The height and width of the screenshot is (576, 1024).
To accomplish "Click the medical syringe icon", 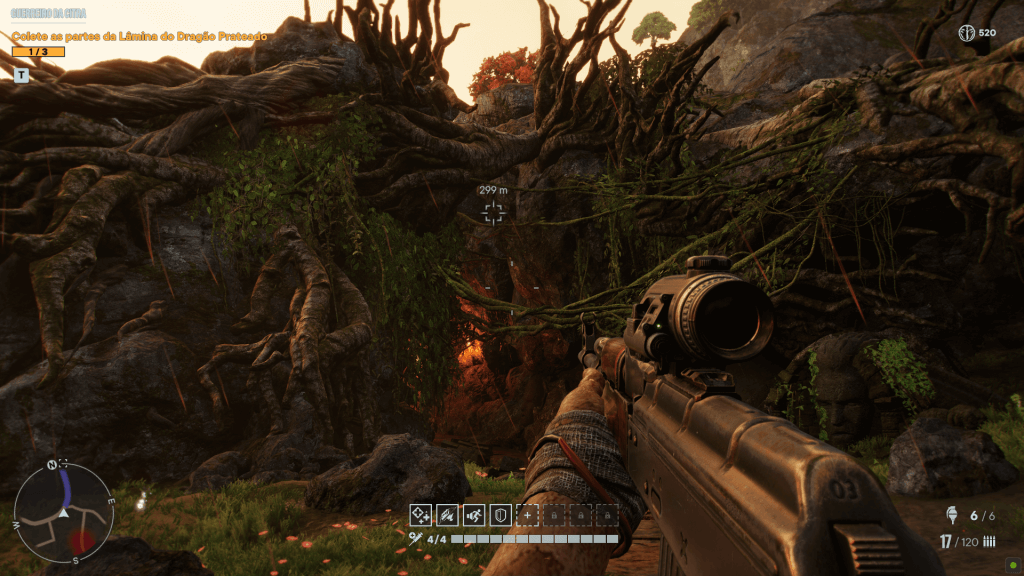I will coord(415,539).
